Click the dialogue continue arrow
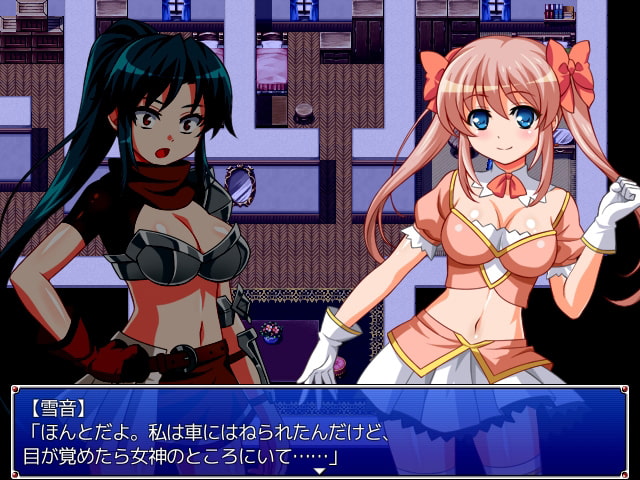This screenshot has height=480, width=640. (x=319, y=469)
